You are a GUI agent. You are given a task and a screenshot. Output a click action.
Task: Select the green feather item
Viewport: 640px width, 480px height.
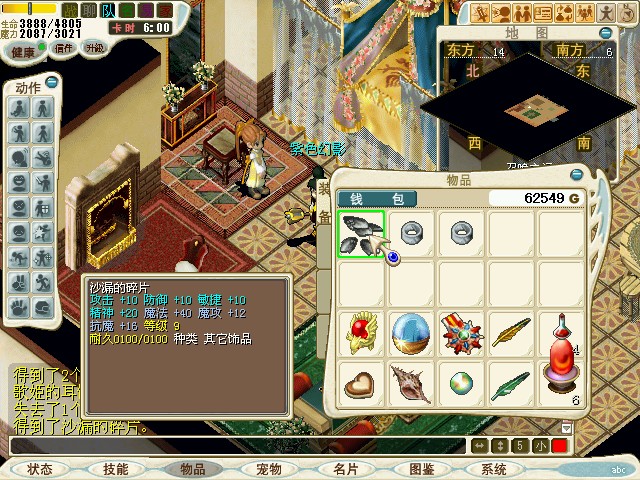click(511, 384)
